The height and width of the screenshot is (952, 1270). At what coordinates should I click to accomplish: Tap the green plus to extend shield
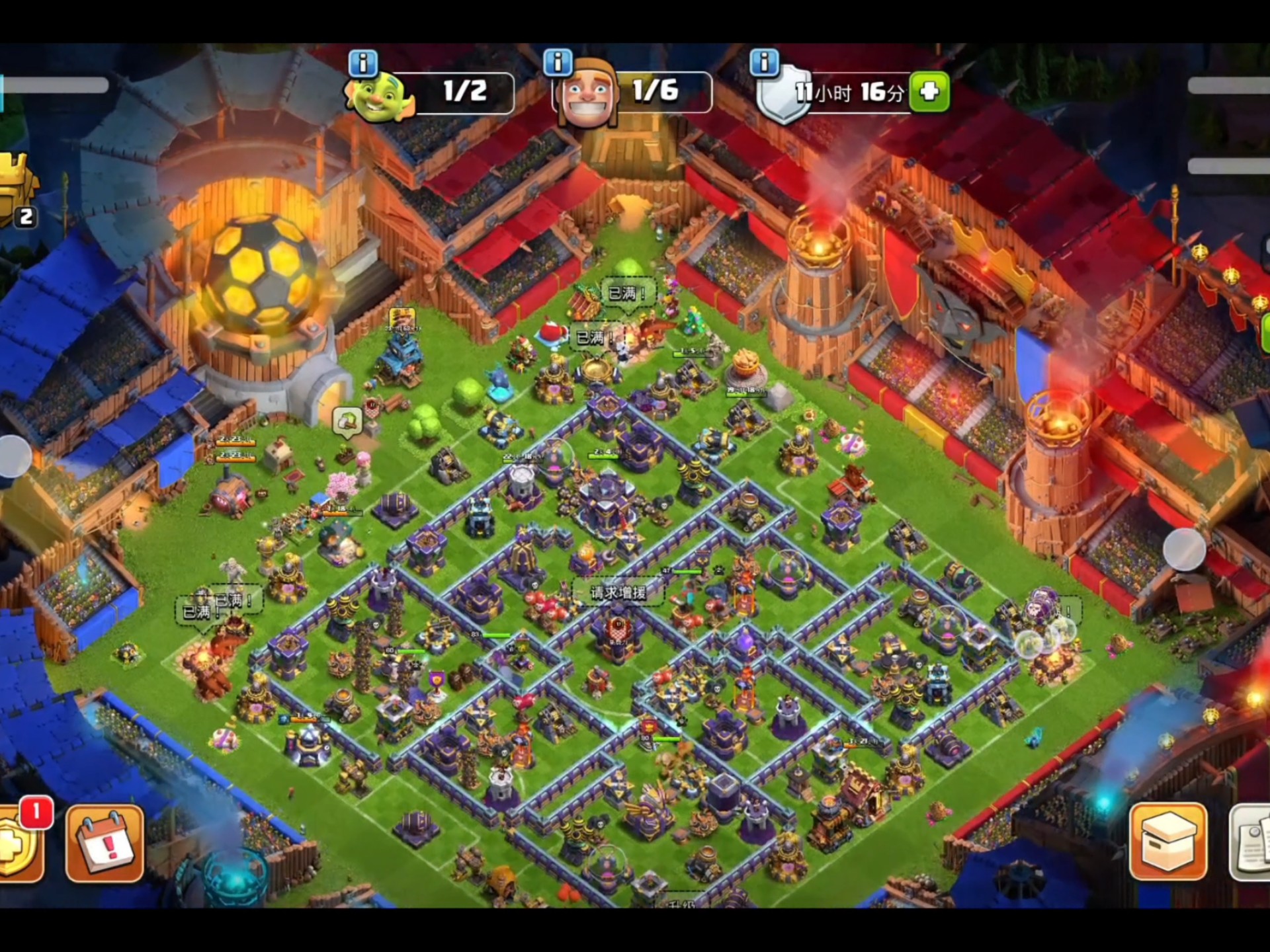(929, 91)
